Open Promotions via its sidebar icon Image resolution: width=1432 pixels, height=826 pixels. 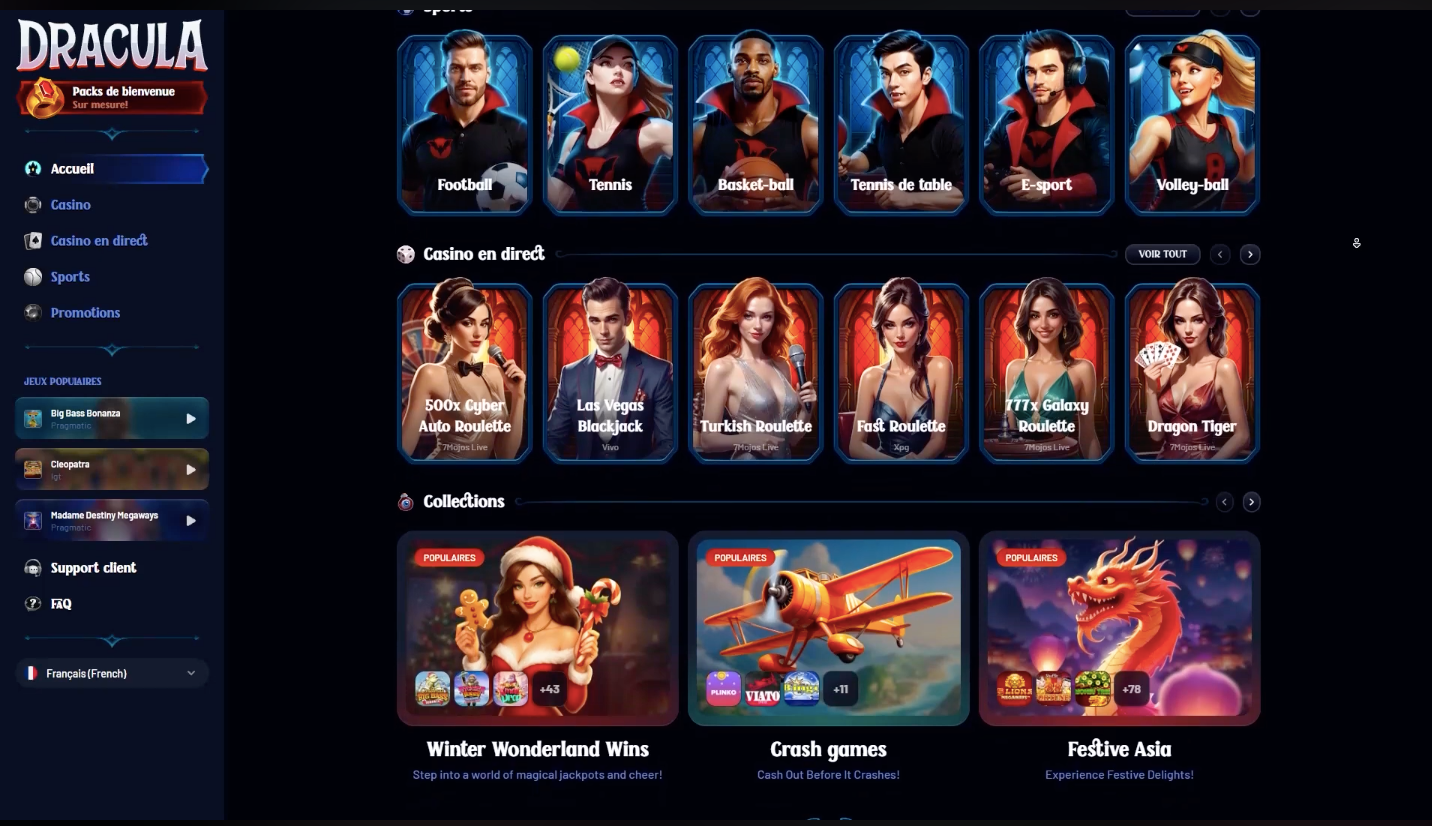[x=33, y=312]
